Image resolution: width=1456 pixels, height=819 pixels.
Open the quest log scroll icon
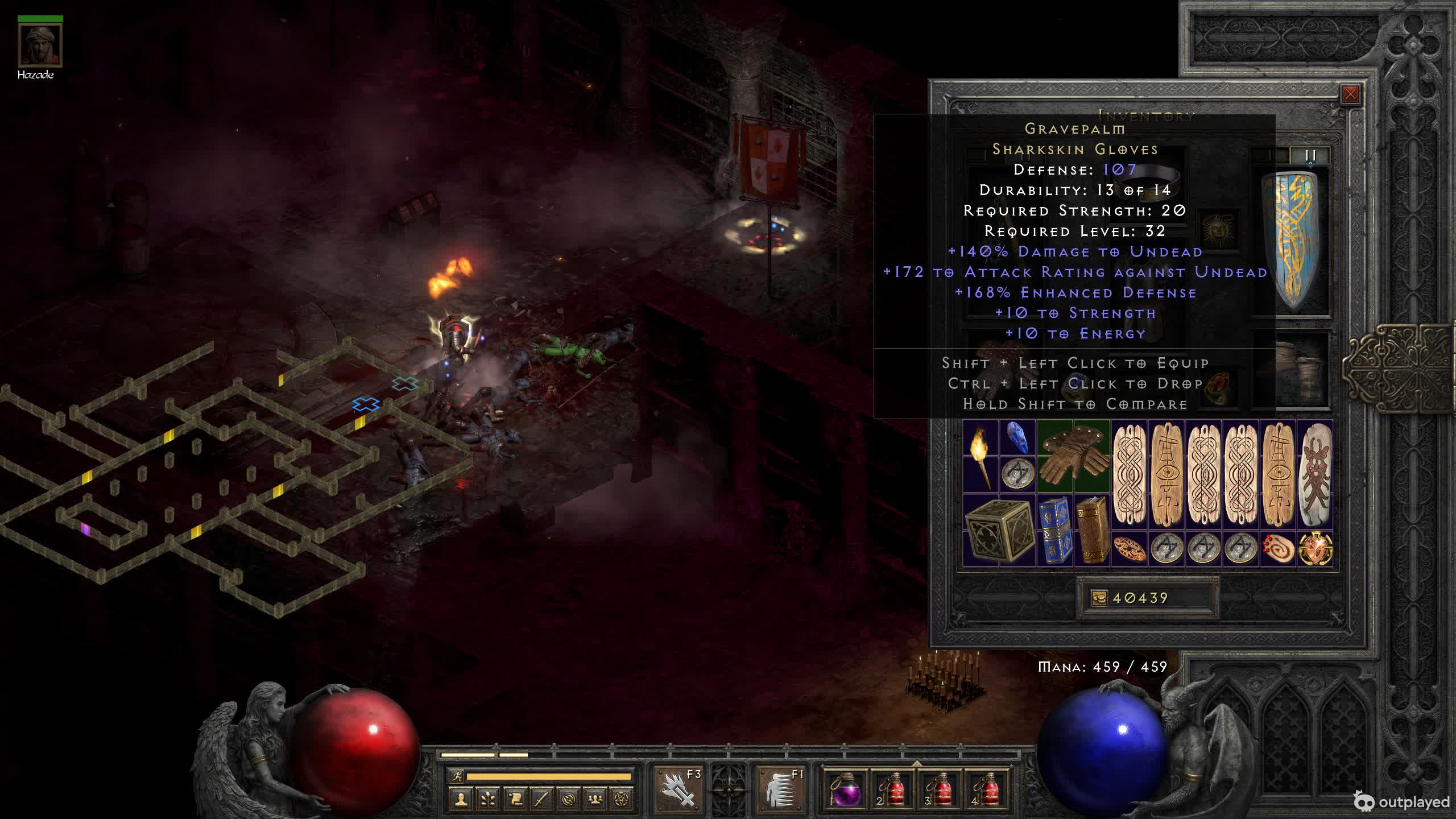coord(515,800)
